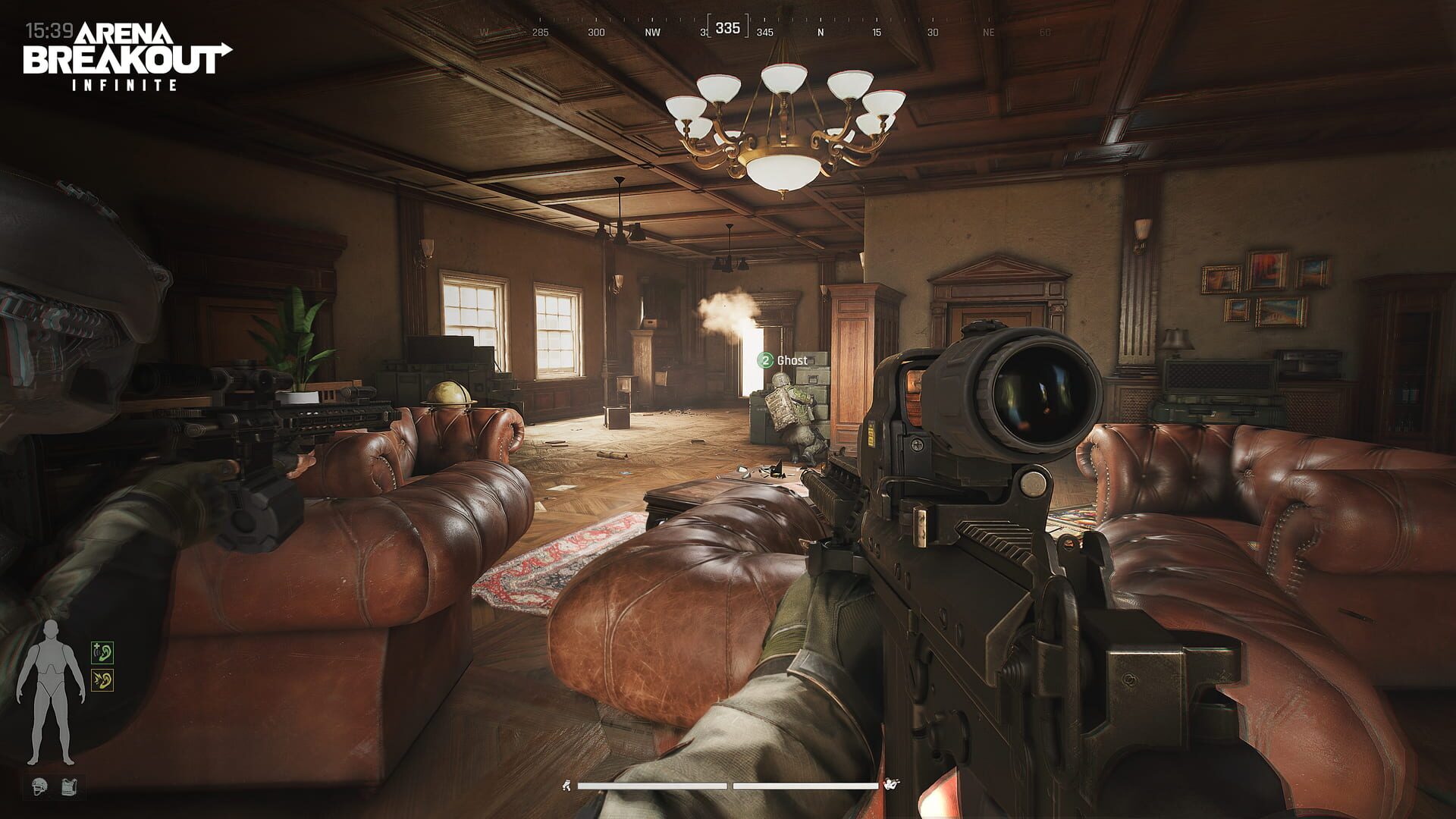1456x819 pixels.
Task: Toggle the tinnitus status effect indicator
Action: point(102,680)
